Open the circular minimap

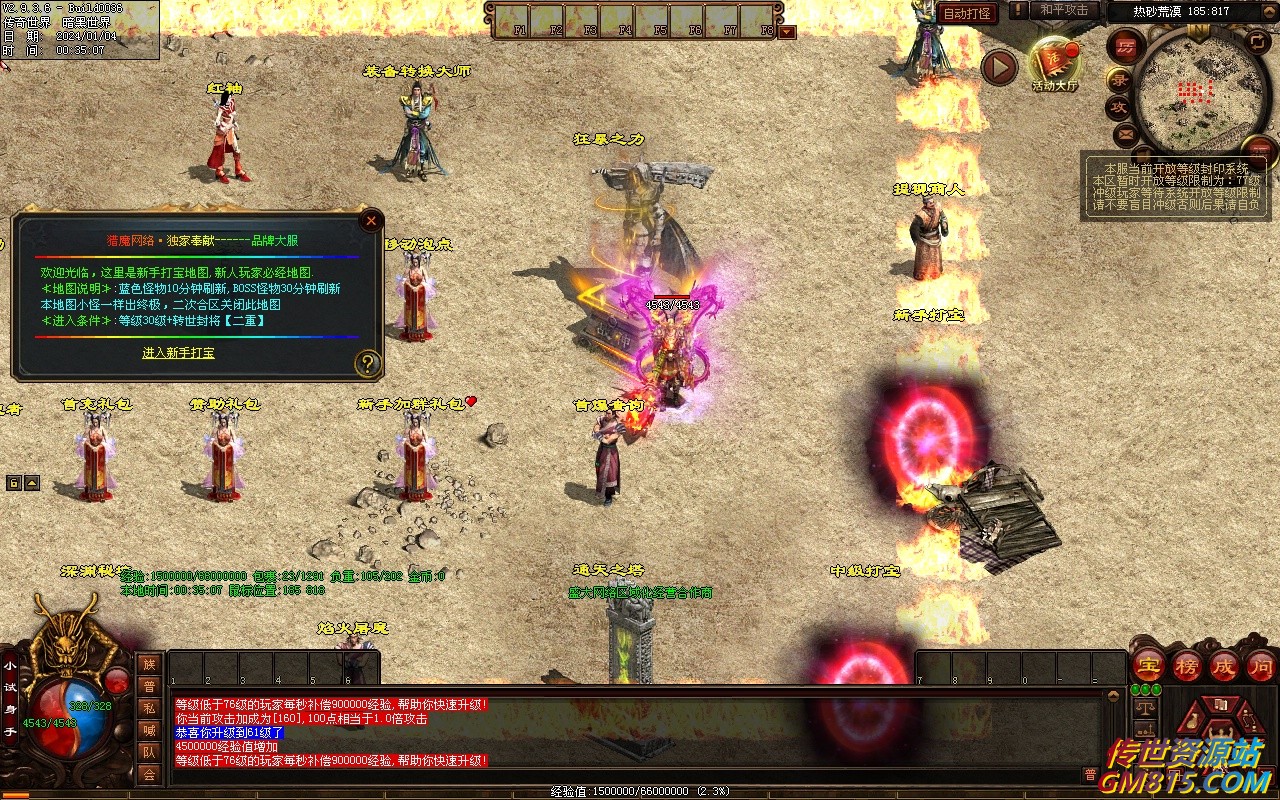(1201, 92)
